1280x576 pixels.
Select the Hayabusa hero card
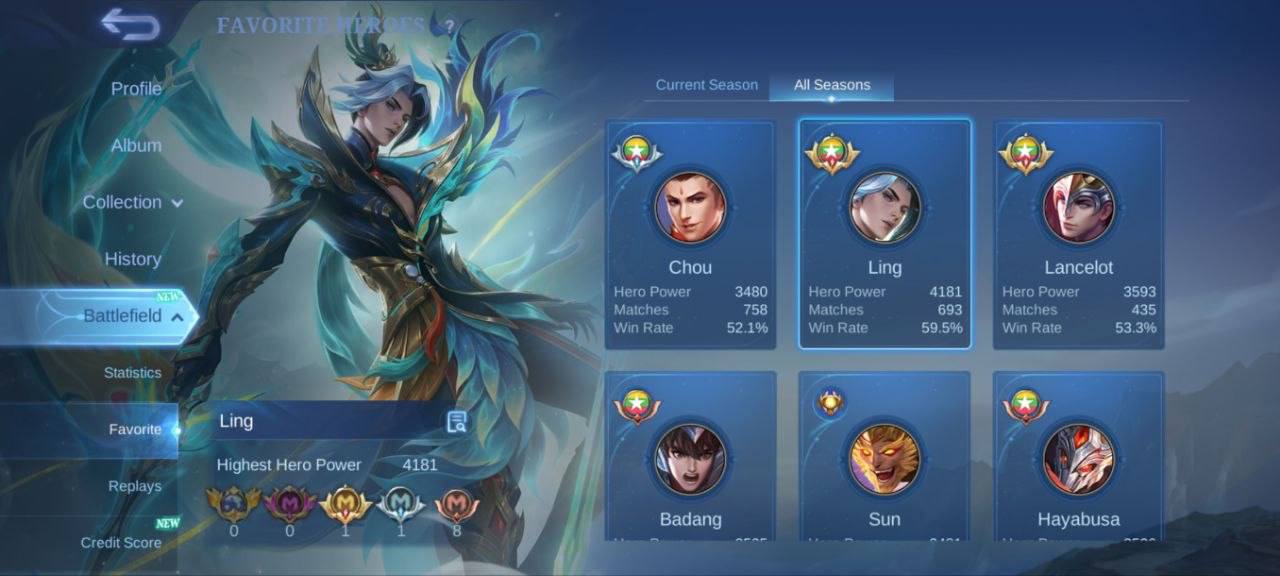pyautogui.click(x=1078, y=458)
